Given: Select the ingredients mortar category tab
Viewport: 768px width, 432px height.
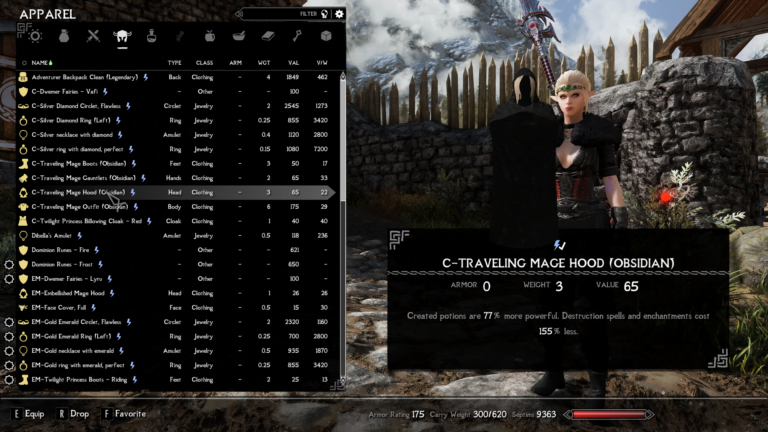Looking at the screenshot, I should [238, 36].
